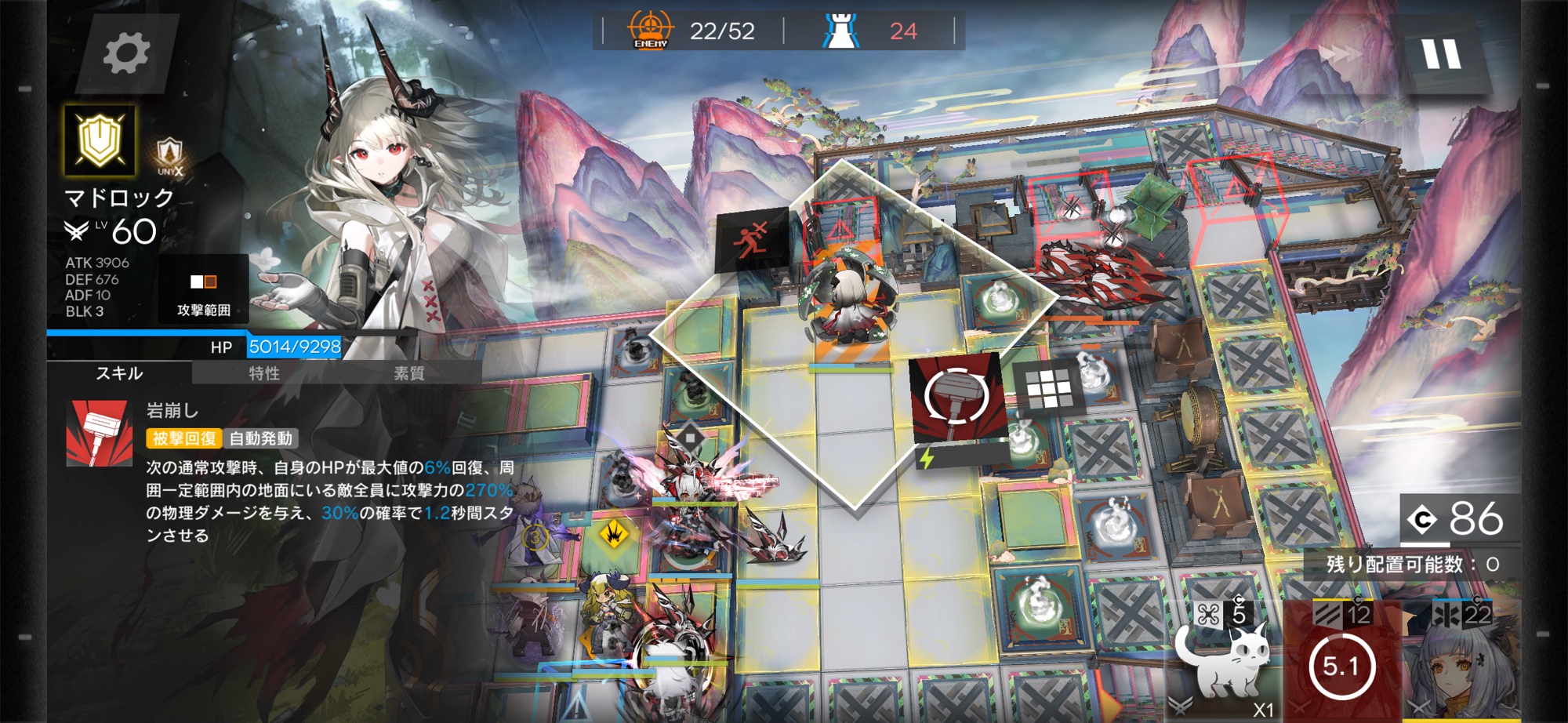Open the gear settings menu
The width and height of the screenshot is (1568, 723).
[x=126, y=53]
